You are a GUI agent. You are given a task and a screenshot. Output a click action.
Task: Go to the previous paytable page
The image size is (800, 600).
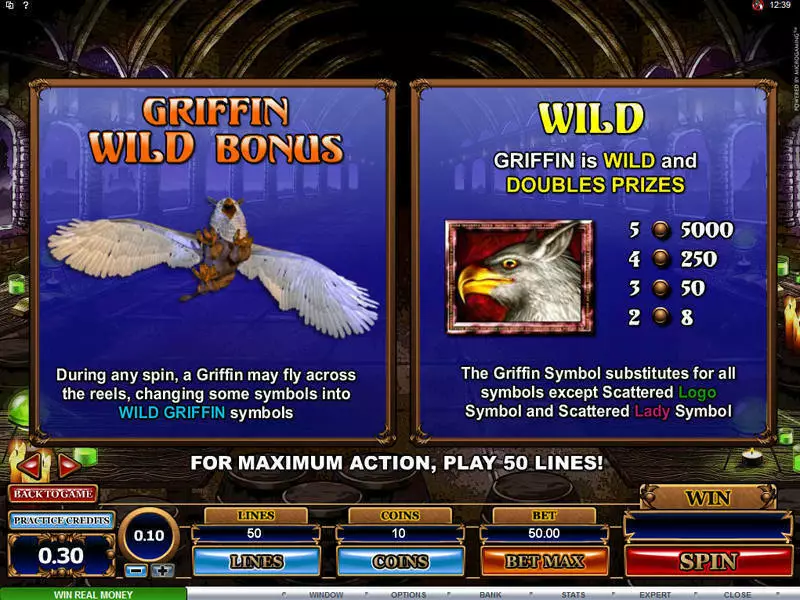tap(31, 465)
